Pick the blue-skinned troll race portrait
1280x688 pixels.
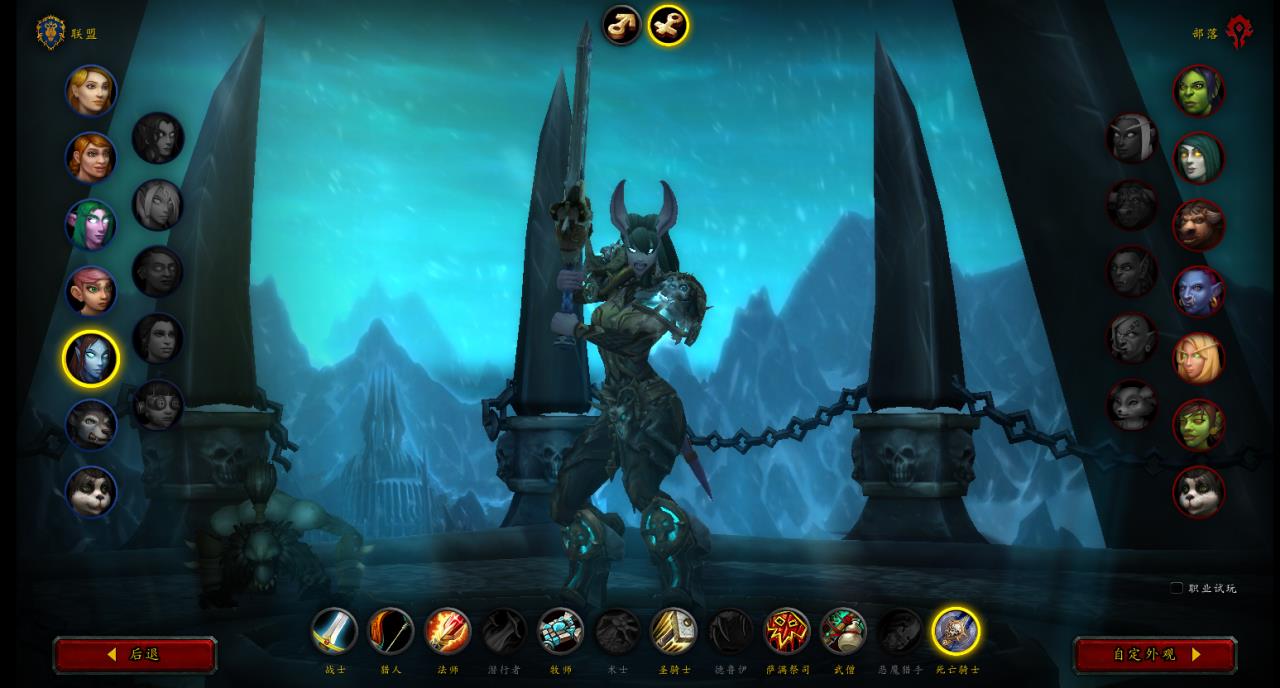pyautogui.click(x=1198, y=291)
